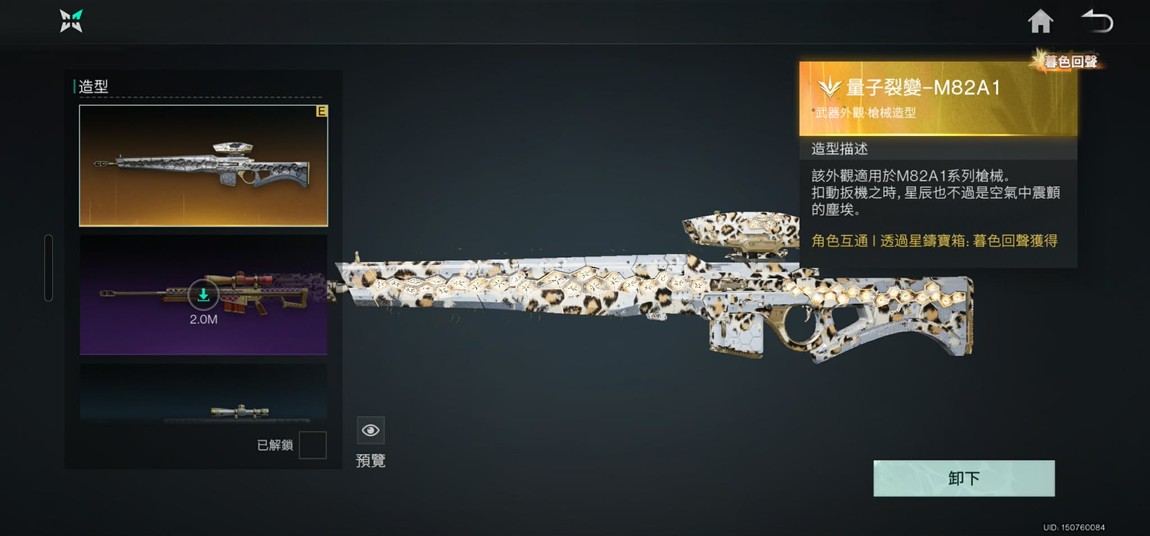
Task: Open the 暮色回聲 series badge
Action: click(x=1068, y=61)
